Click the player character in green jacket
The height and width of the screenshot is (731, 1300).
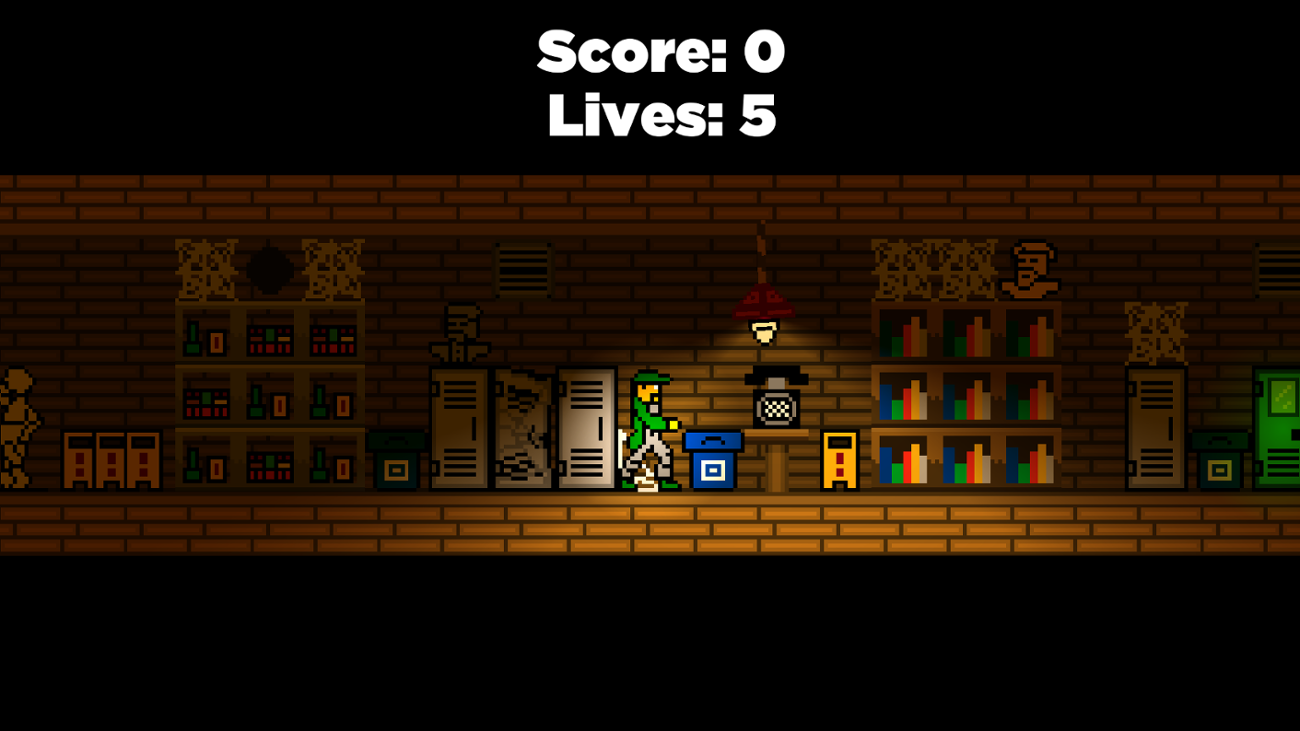[x=650, y=430]
